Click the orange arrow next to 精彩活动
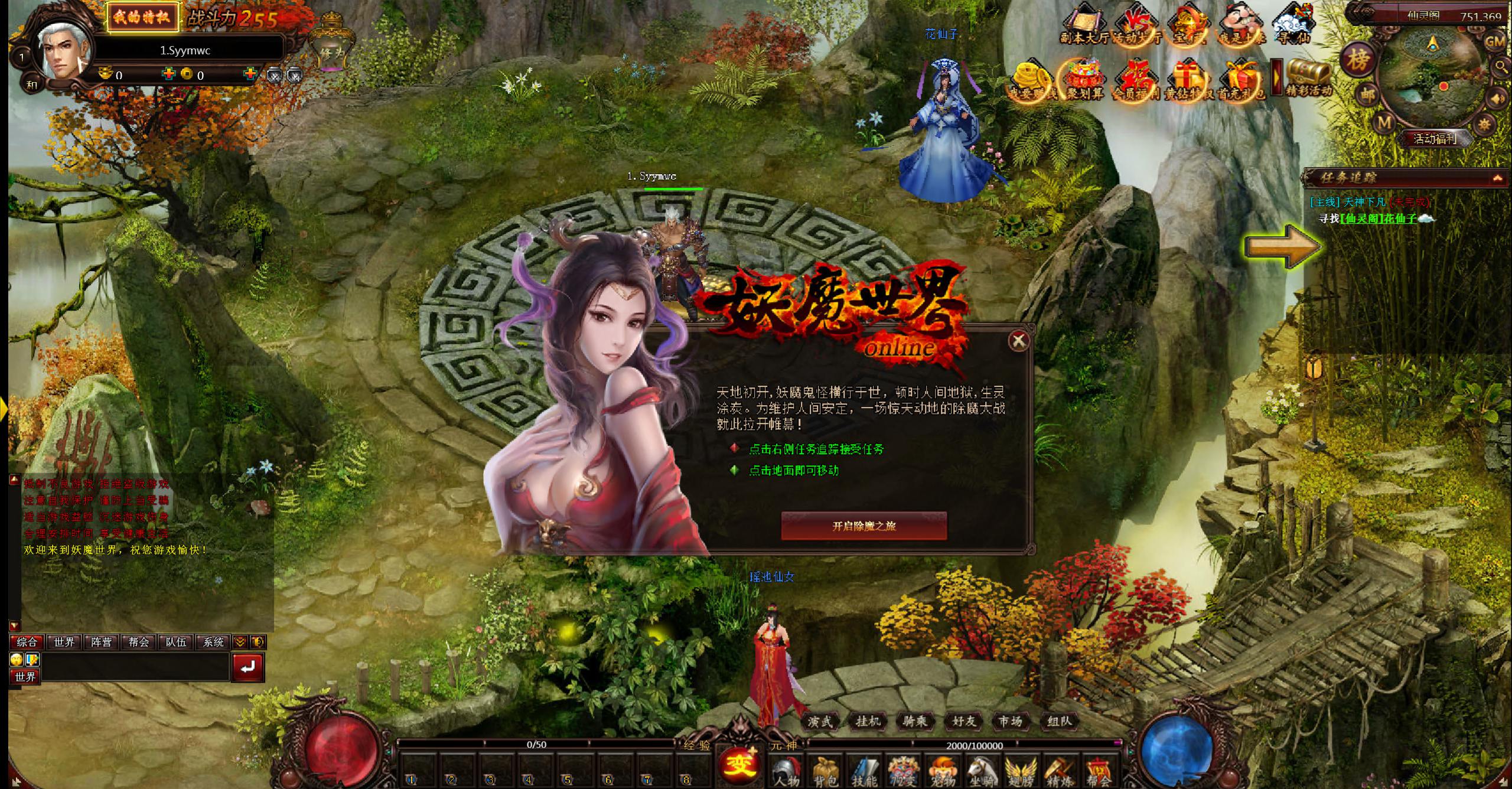1512x789 pixels. (x=1276, y=76)
